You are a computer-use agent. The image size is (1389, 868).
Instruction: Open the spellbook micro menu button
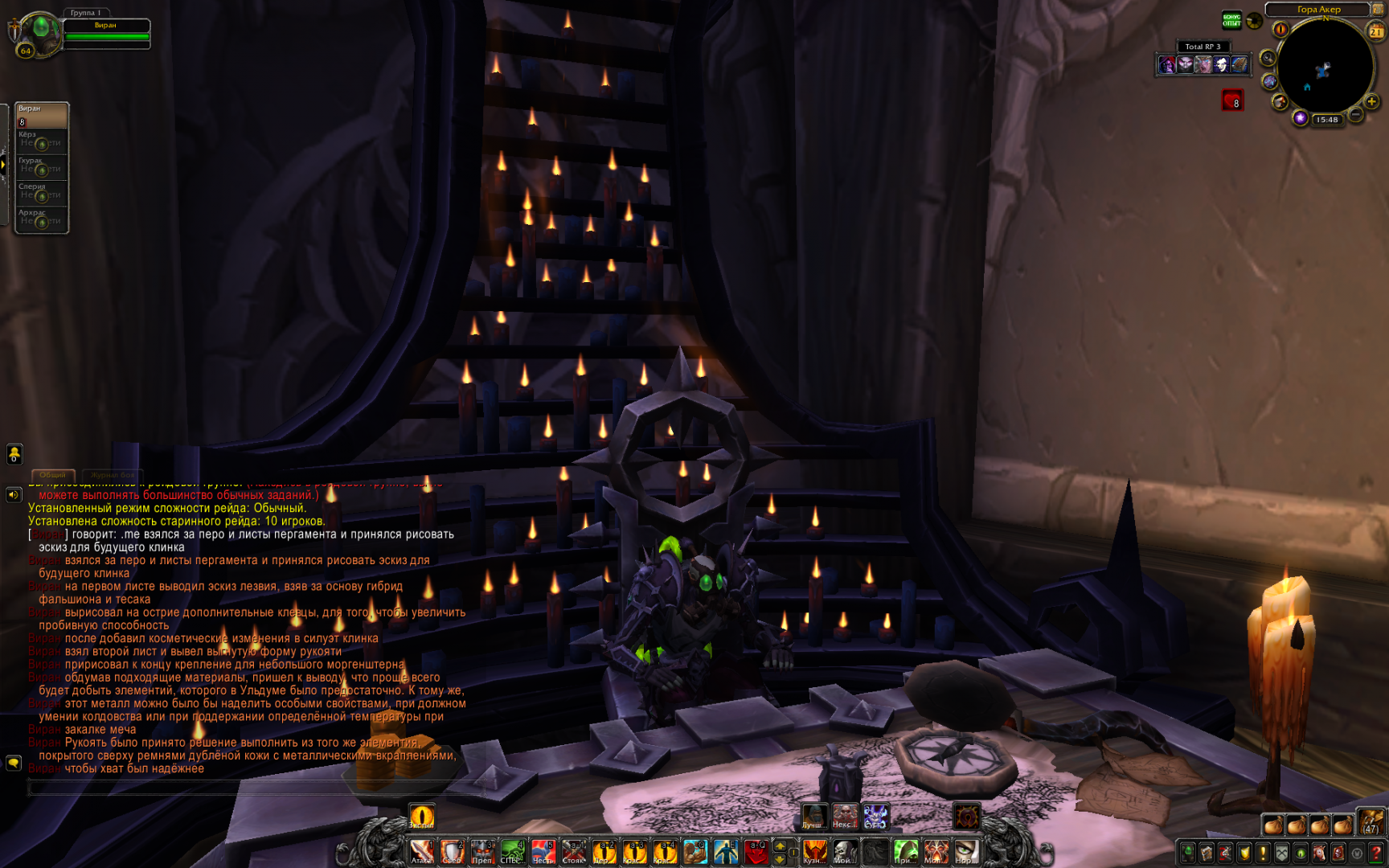[x=1207, y=854]
